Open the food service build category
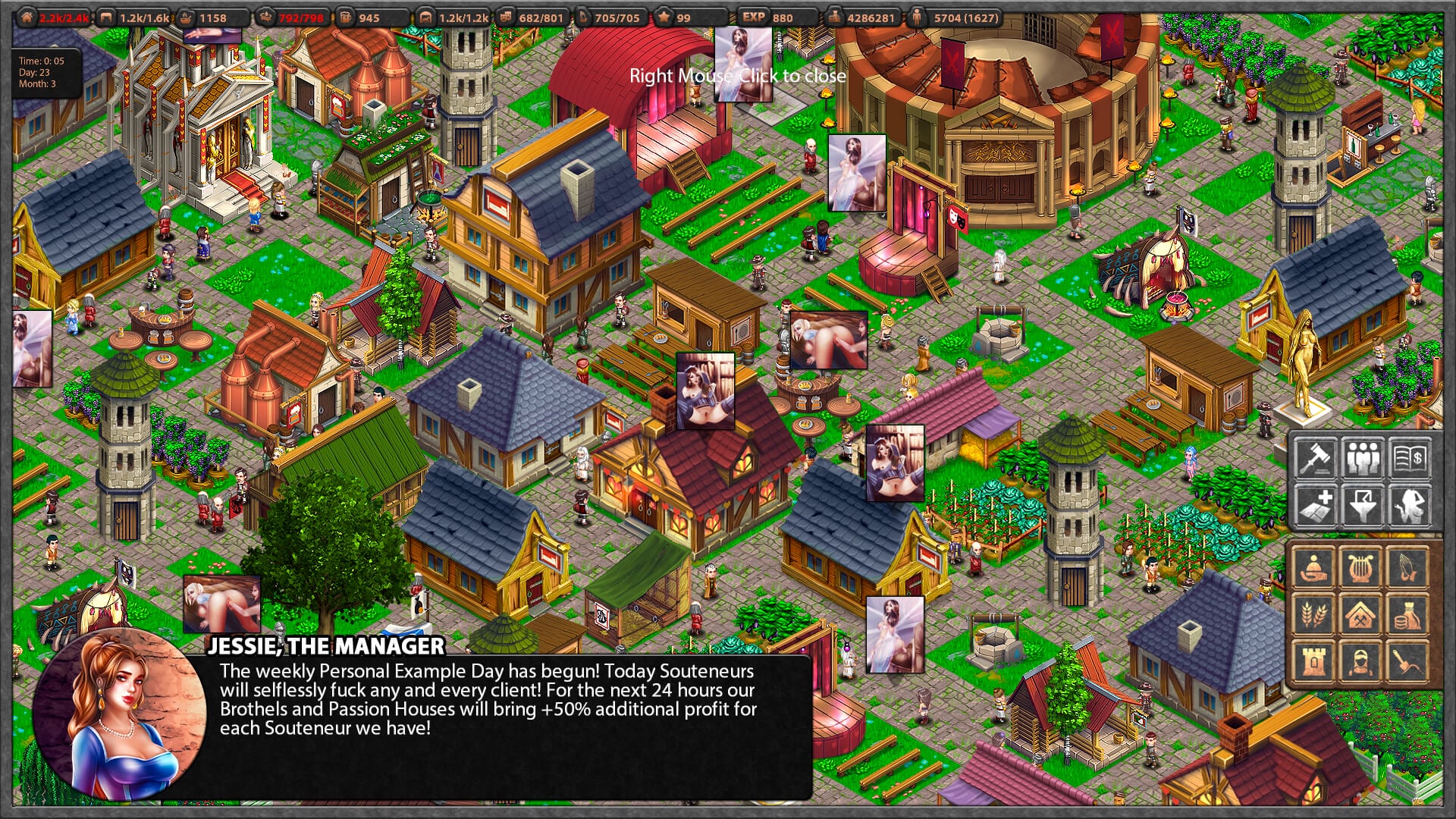 [x=1313, y=566]
